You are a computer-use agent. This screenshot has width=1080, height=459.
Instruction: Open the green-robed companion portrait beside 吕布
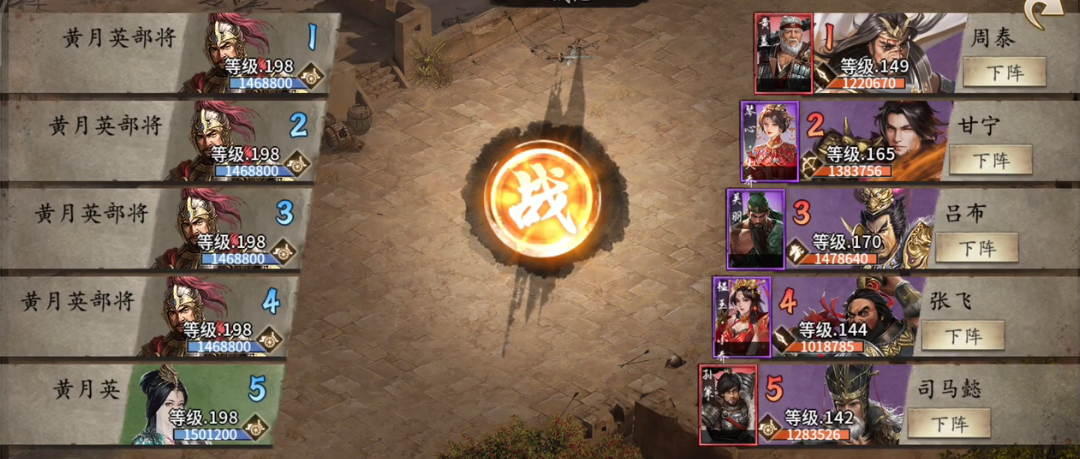(x=755, y=229)
